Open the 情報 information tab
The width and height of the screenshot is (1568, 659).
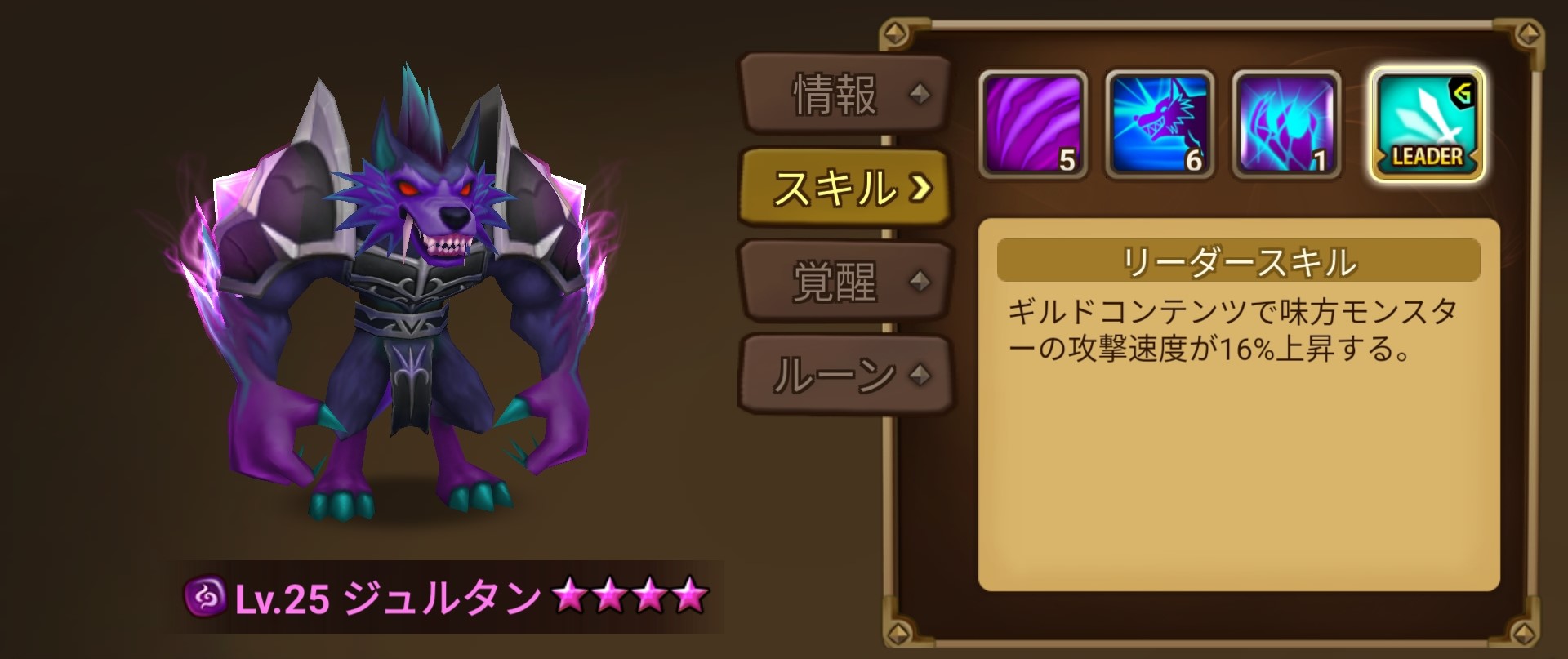tap(833, 92)
